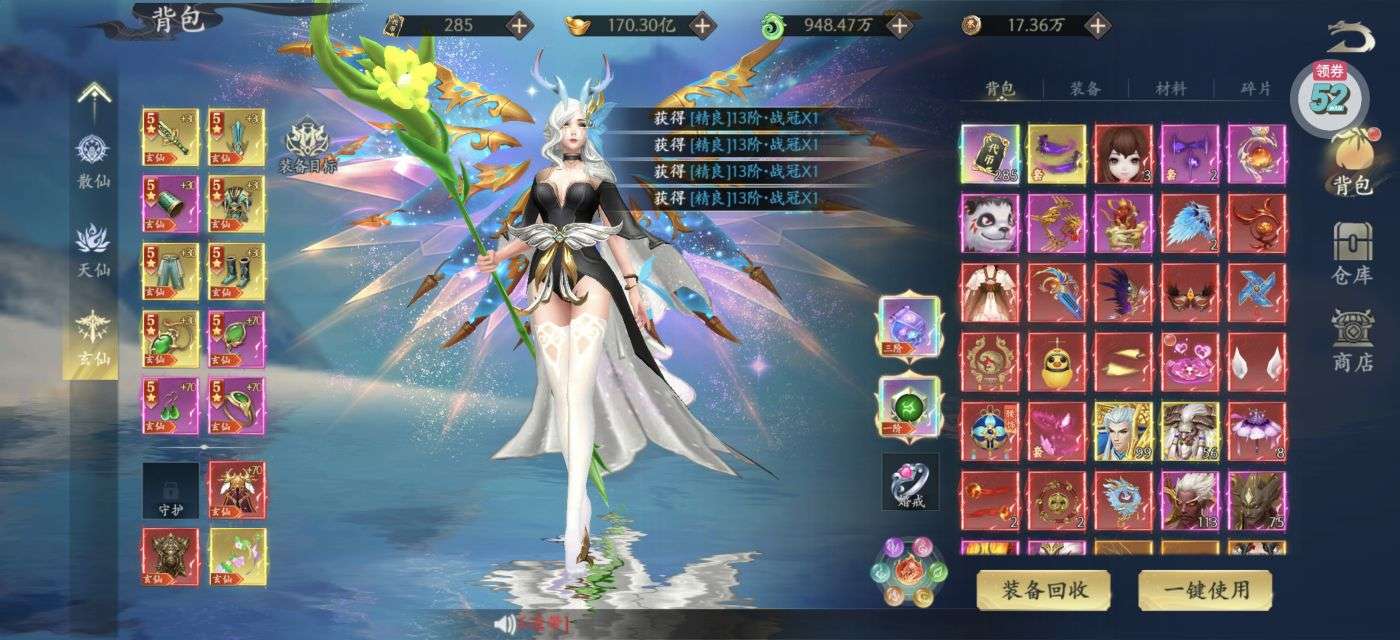Pick the yellow chick item

pos(1056,361)
